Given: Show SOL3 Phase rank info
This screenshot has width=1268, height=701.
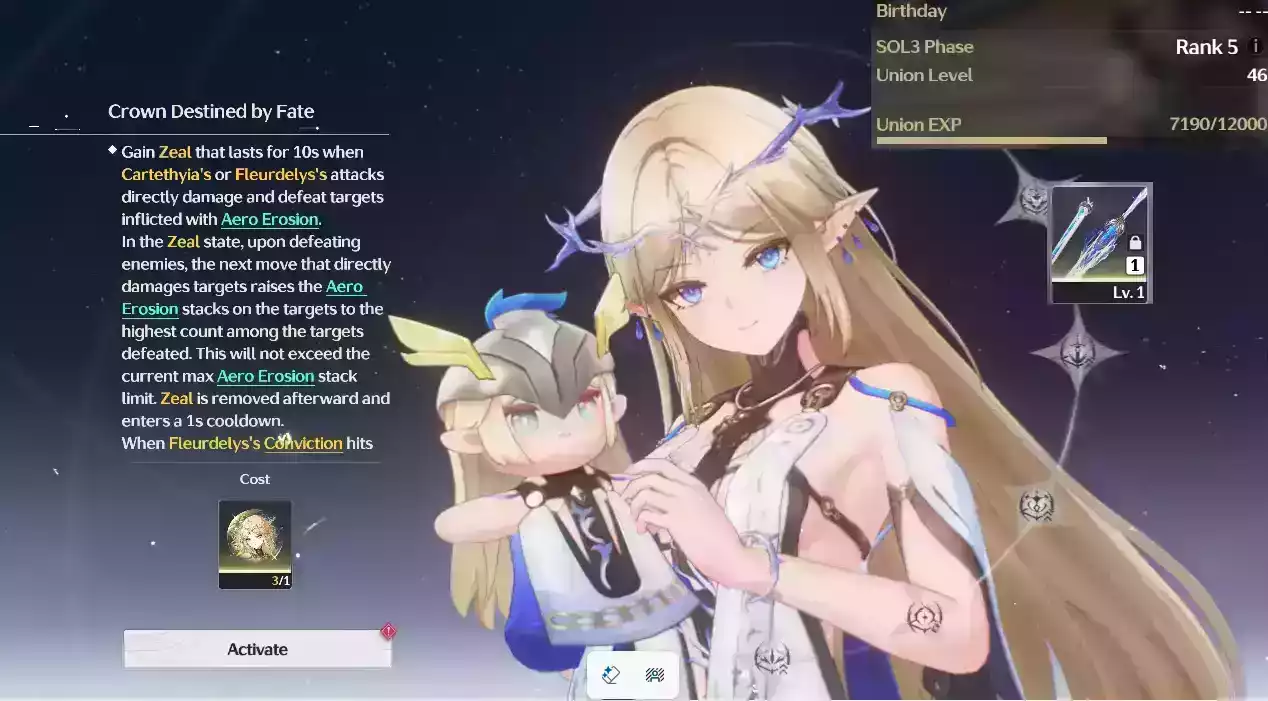Looking at the screenshot, I should tap(1256, 47).
